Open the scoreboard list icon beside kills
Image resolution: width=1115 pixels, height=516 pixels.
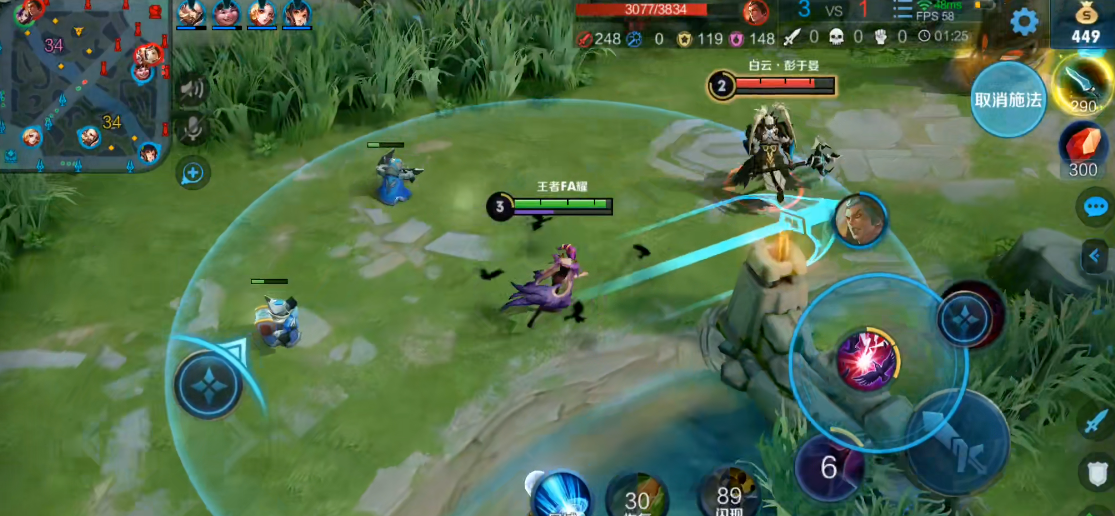[x=903, y=12]
